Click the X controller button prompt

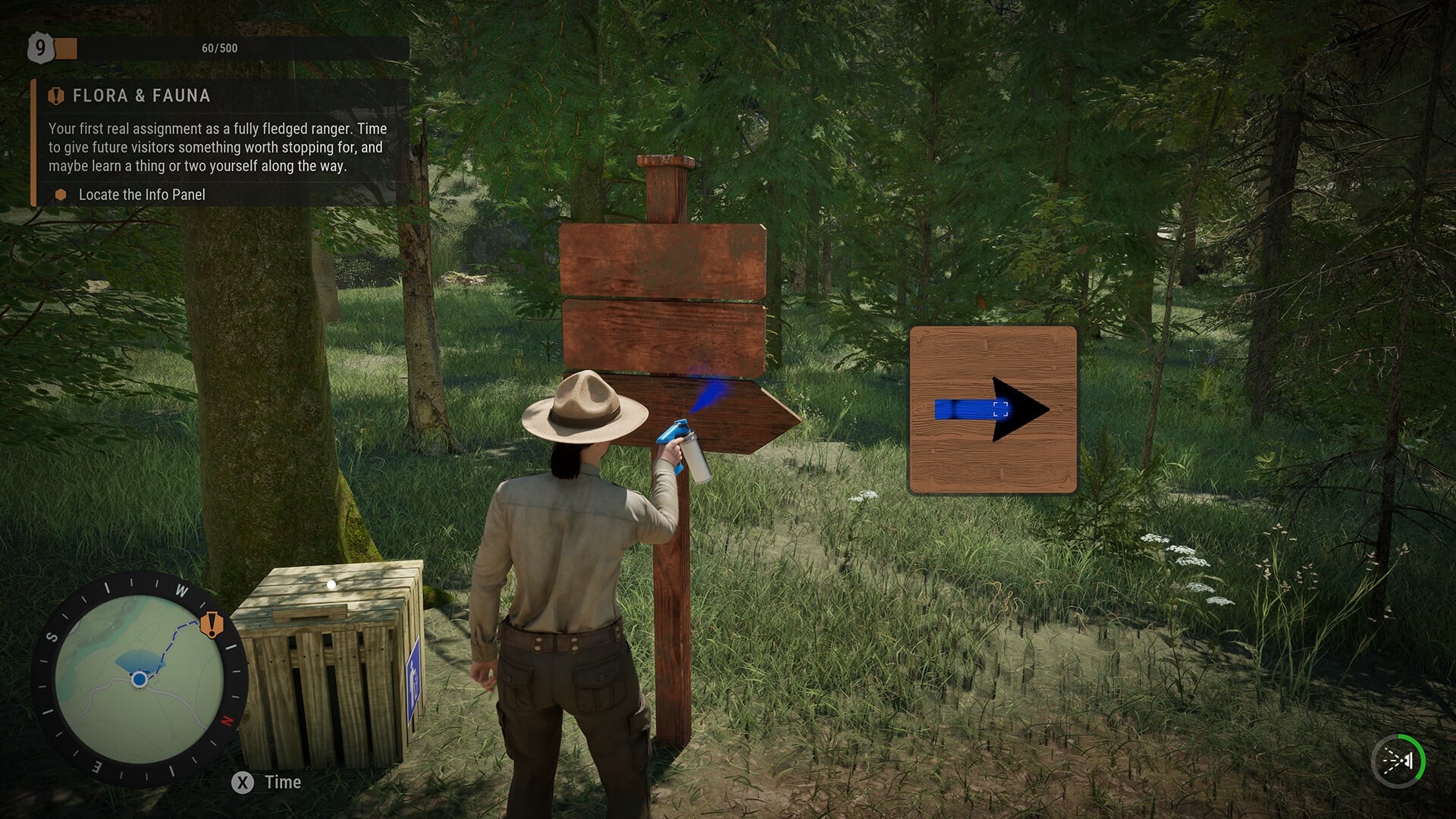pyautogui.click(x=241, y=783)
